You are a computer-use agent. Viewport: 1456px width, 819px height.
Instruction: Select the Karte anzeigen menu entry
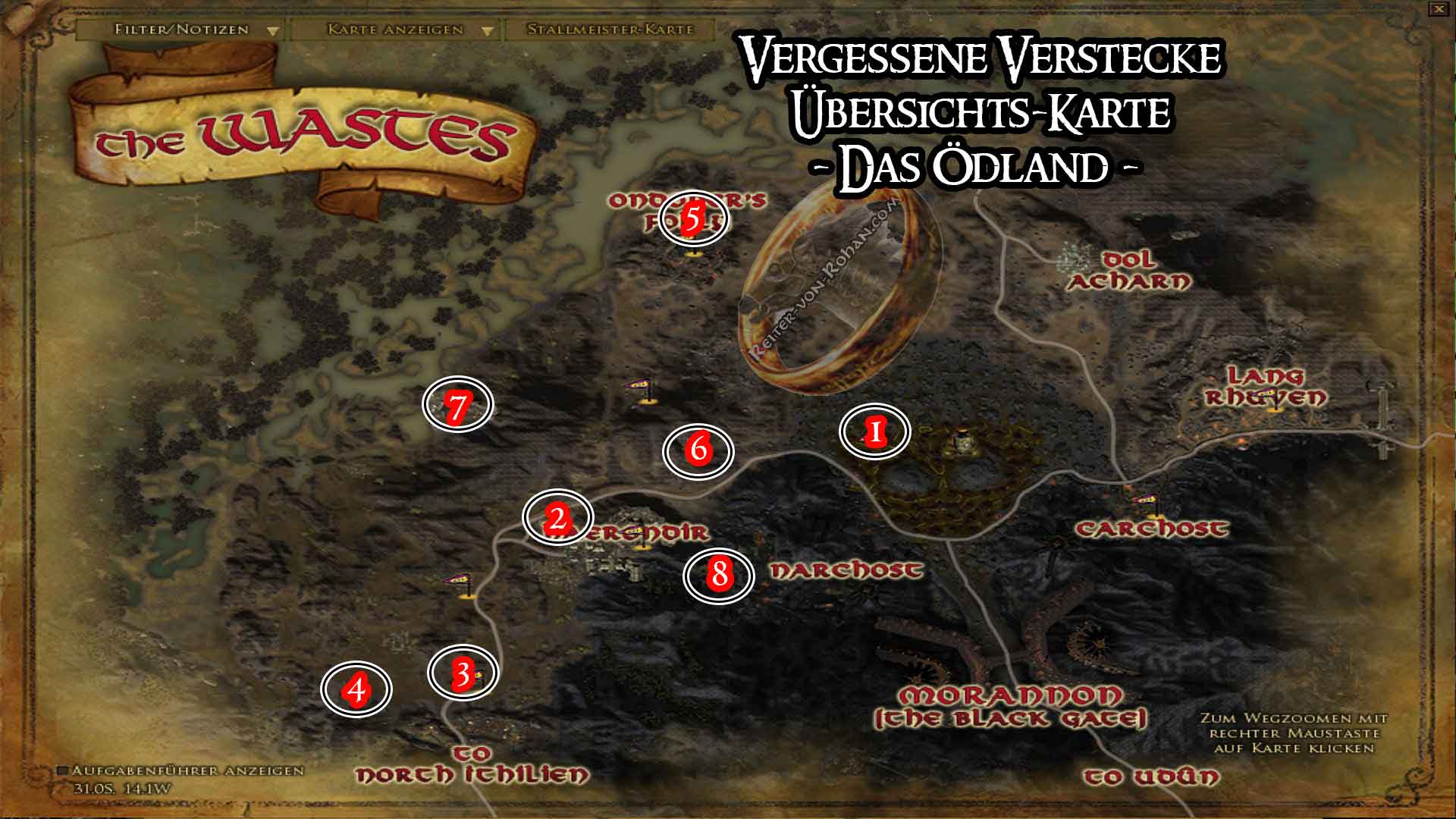(x=394, y=32)
